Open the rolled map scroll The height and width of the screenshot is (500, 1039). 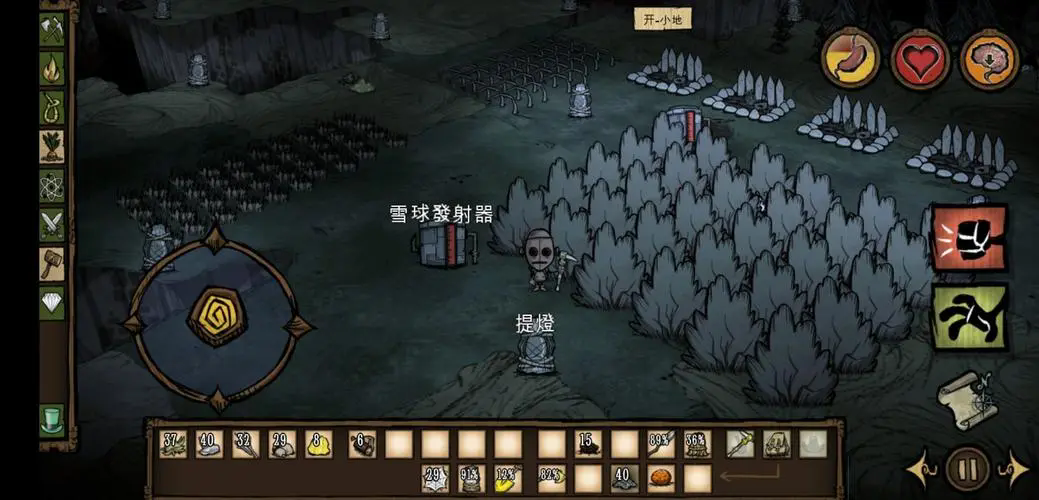coord(965,398)
